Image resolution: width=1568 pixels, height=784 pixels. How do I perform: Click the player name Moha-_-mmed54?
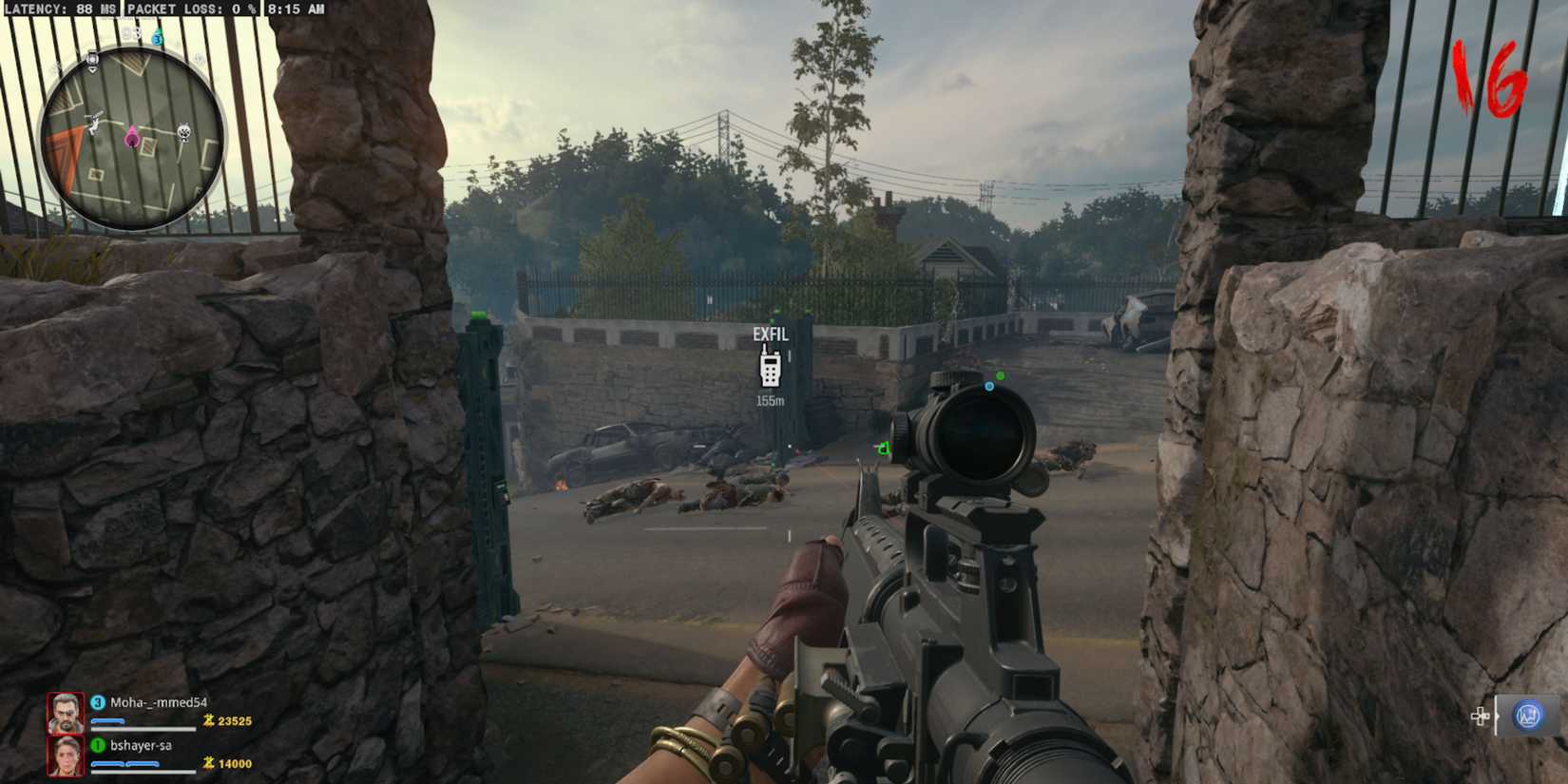[x=159, y=703]
